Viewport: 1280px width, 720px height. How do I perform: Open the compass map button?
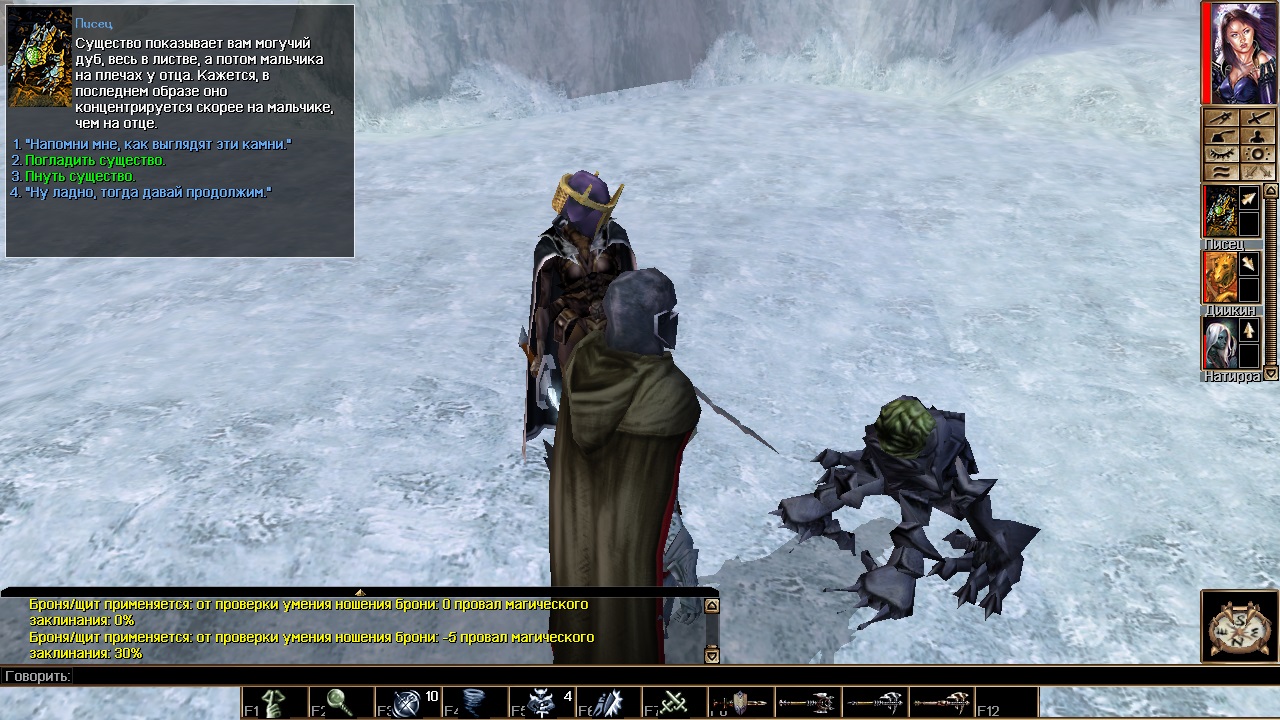(1239, 626)
